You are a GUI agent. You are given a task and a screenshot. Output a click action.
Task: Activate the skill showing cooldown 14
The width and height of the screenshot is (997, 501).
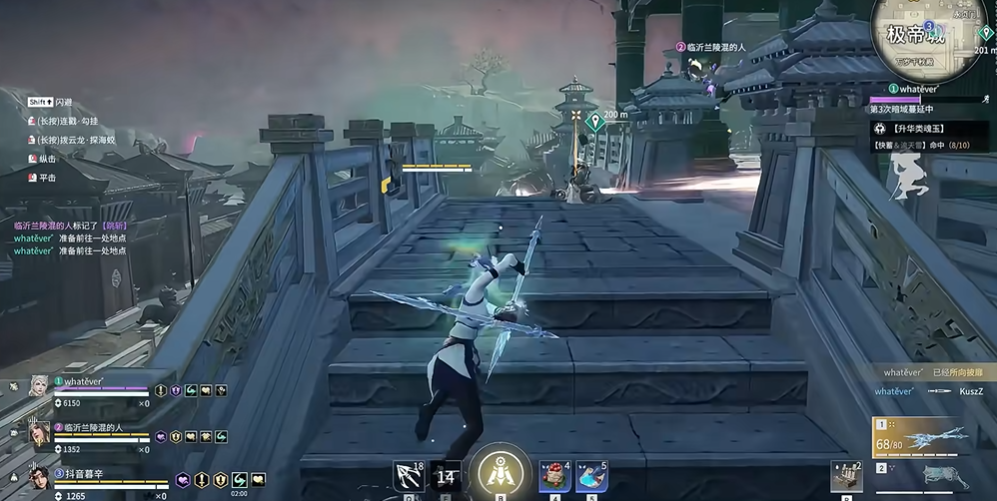coord(447,477)
